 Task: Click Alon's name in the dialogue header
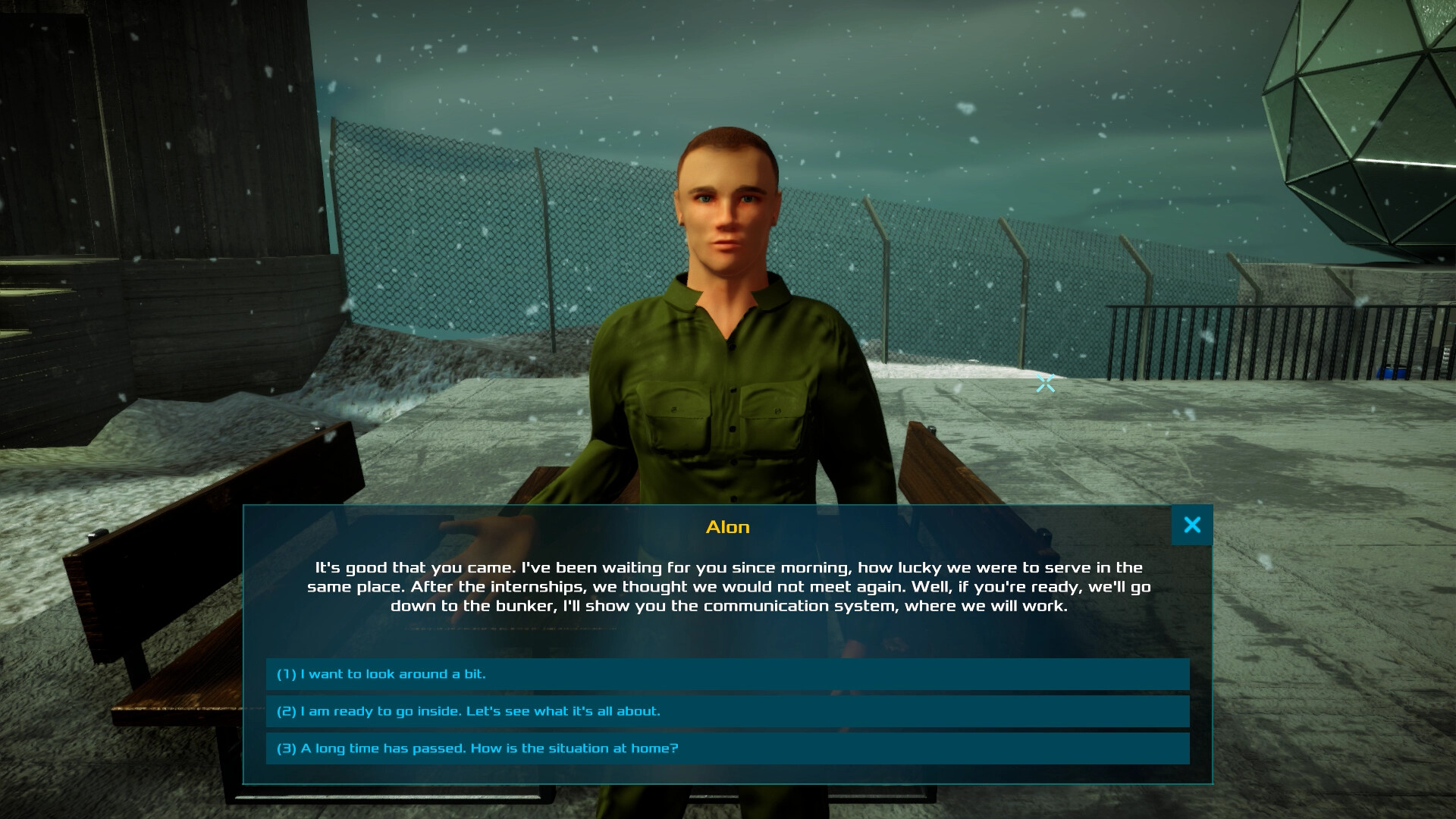pos(727,526)
